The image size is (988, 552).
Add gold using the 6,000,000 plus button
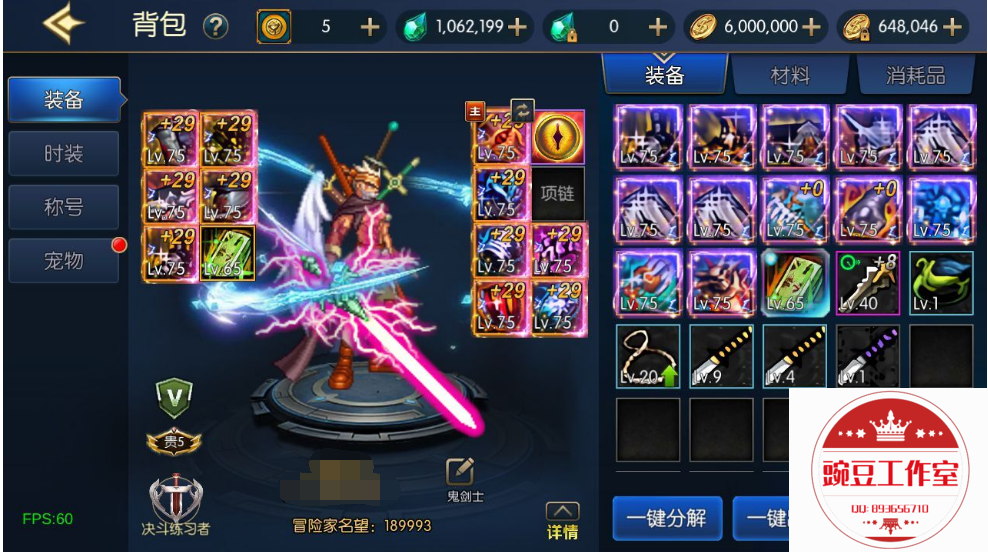[x=812, y=27]
